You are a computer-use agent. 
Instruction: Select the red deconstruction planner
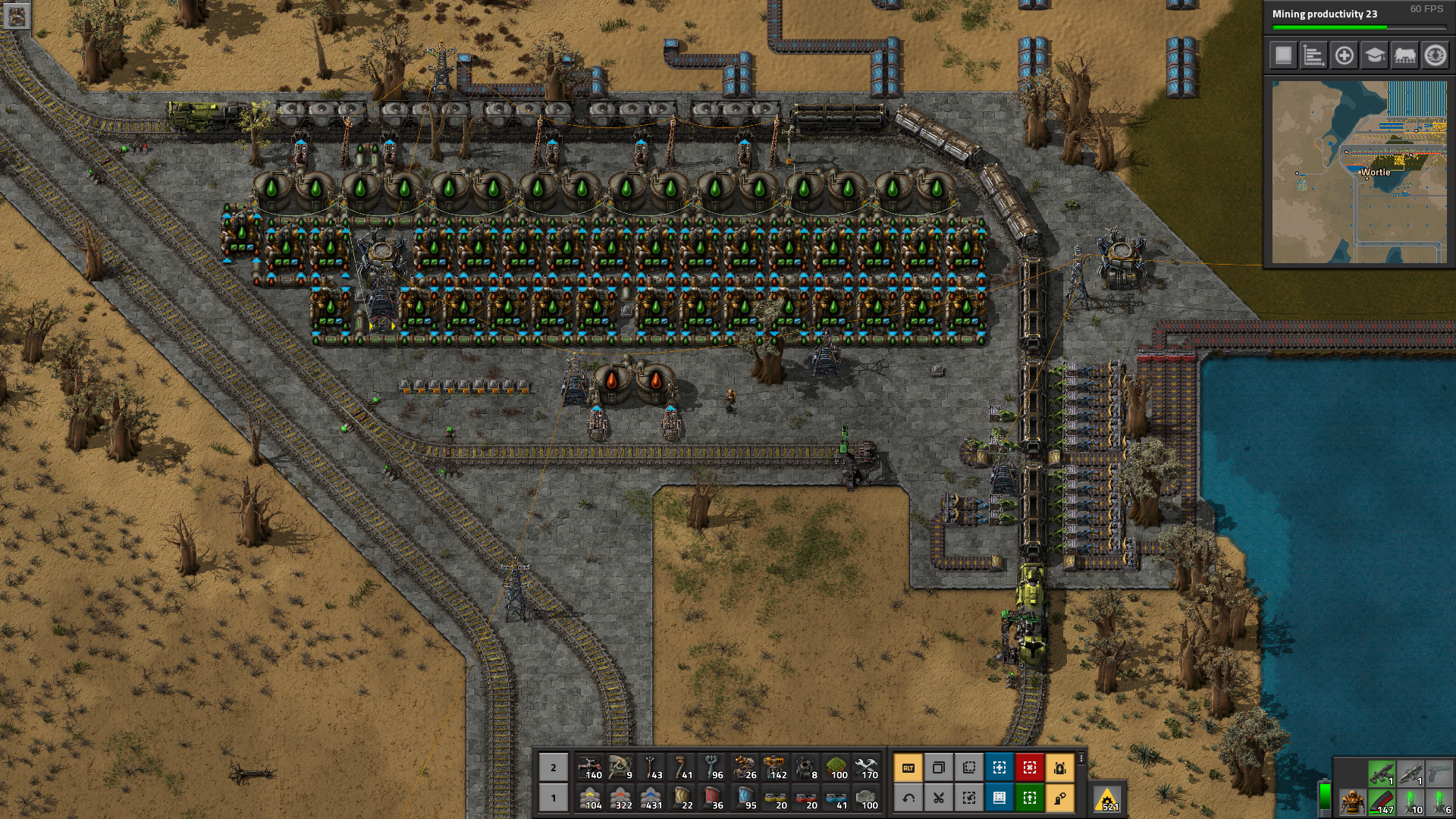[x=1030, y=767]
